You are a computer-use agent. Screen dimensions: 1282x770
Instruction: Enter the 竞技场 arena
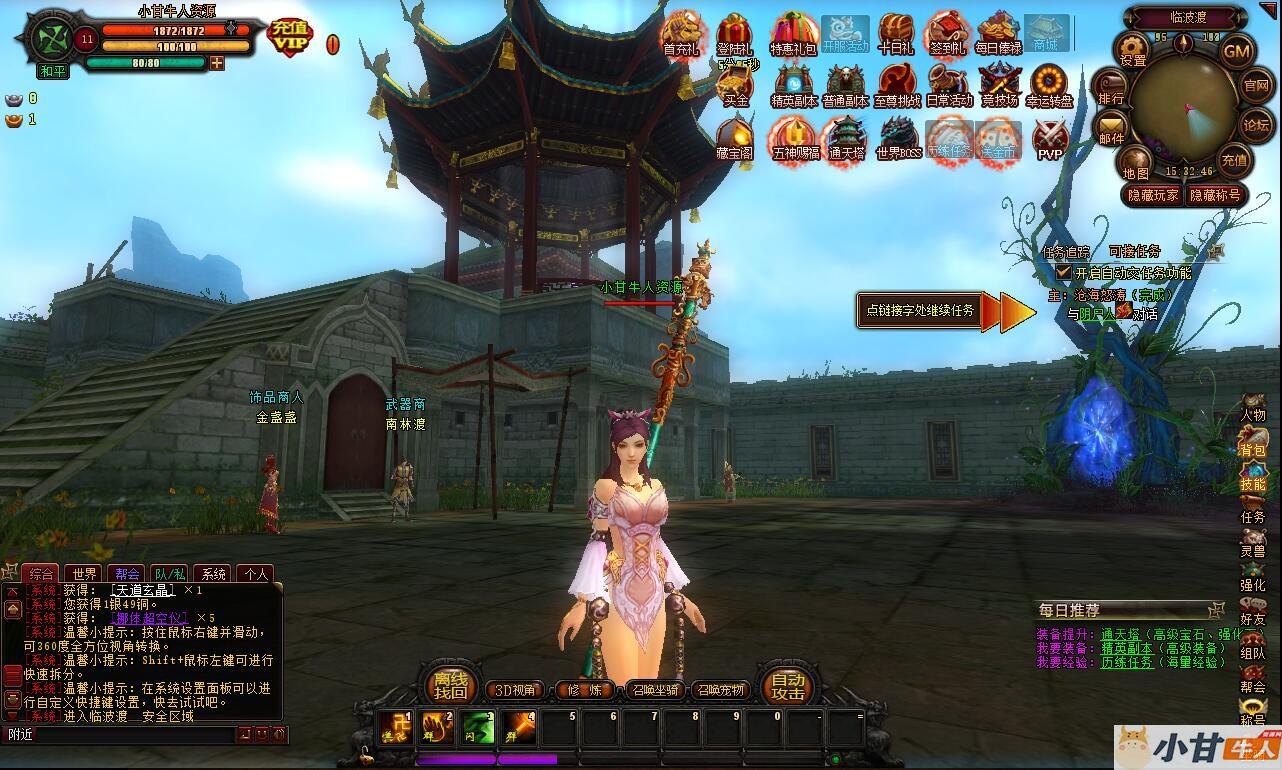[998, 85]
